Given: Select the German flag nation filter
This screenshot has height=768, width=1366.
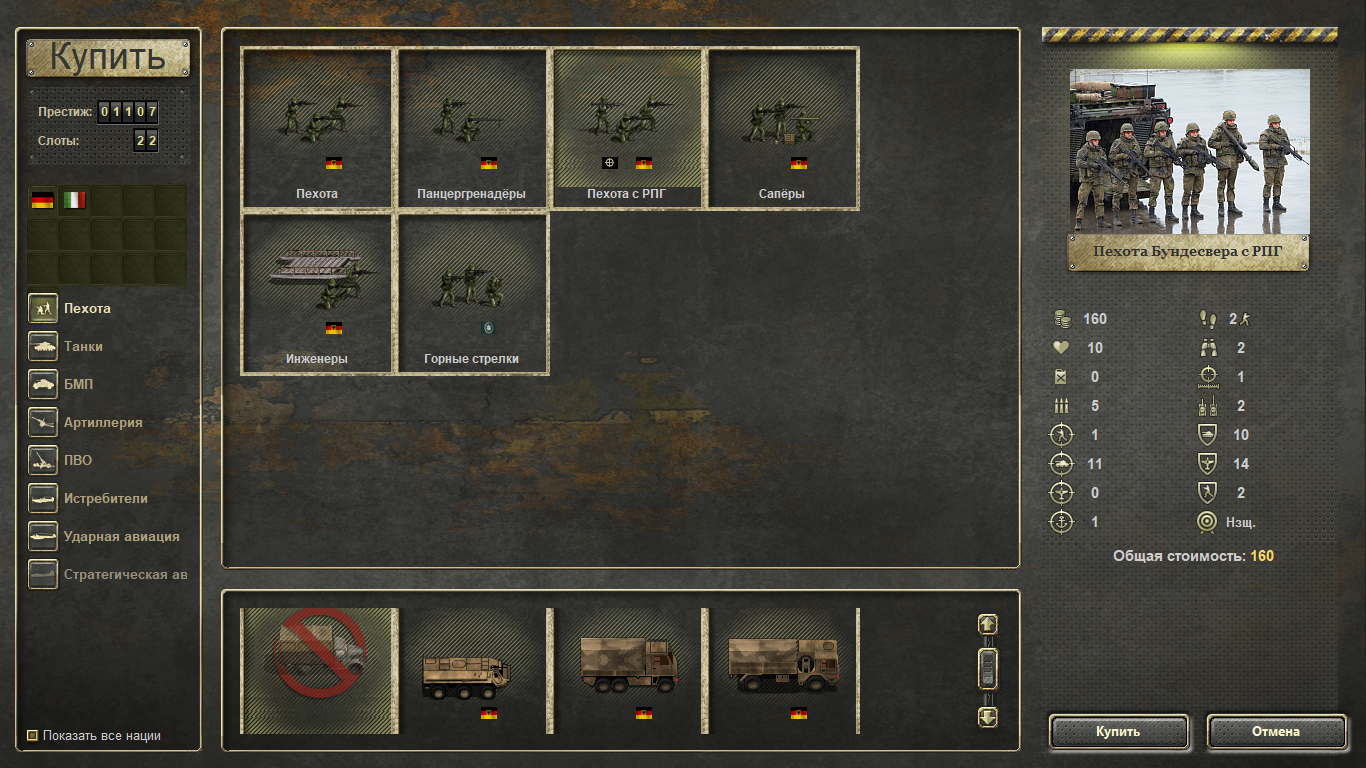Looking at the screenshot, I should (42, 200).
